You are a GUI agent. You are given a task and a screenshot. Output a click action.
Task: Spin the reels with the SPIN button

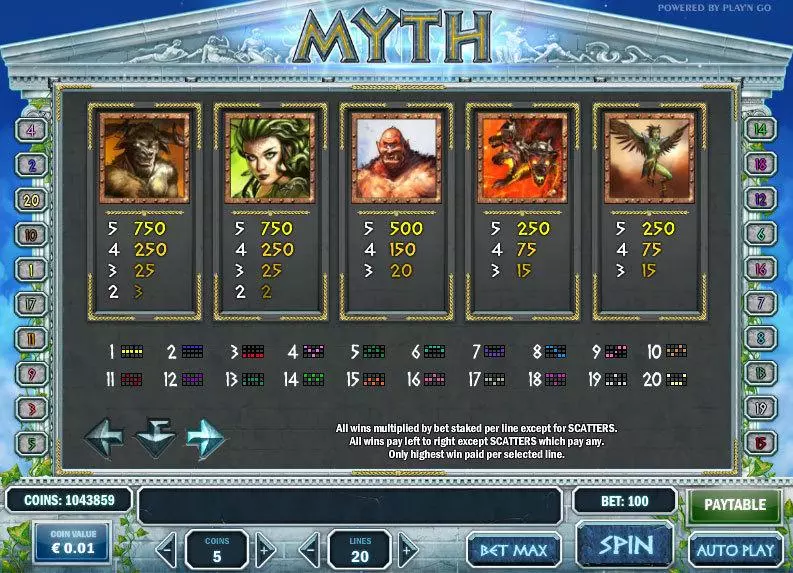coord(625,547)
